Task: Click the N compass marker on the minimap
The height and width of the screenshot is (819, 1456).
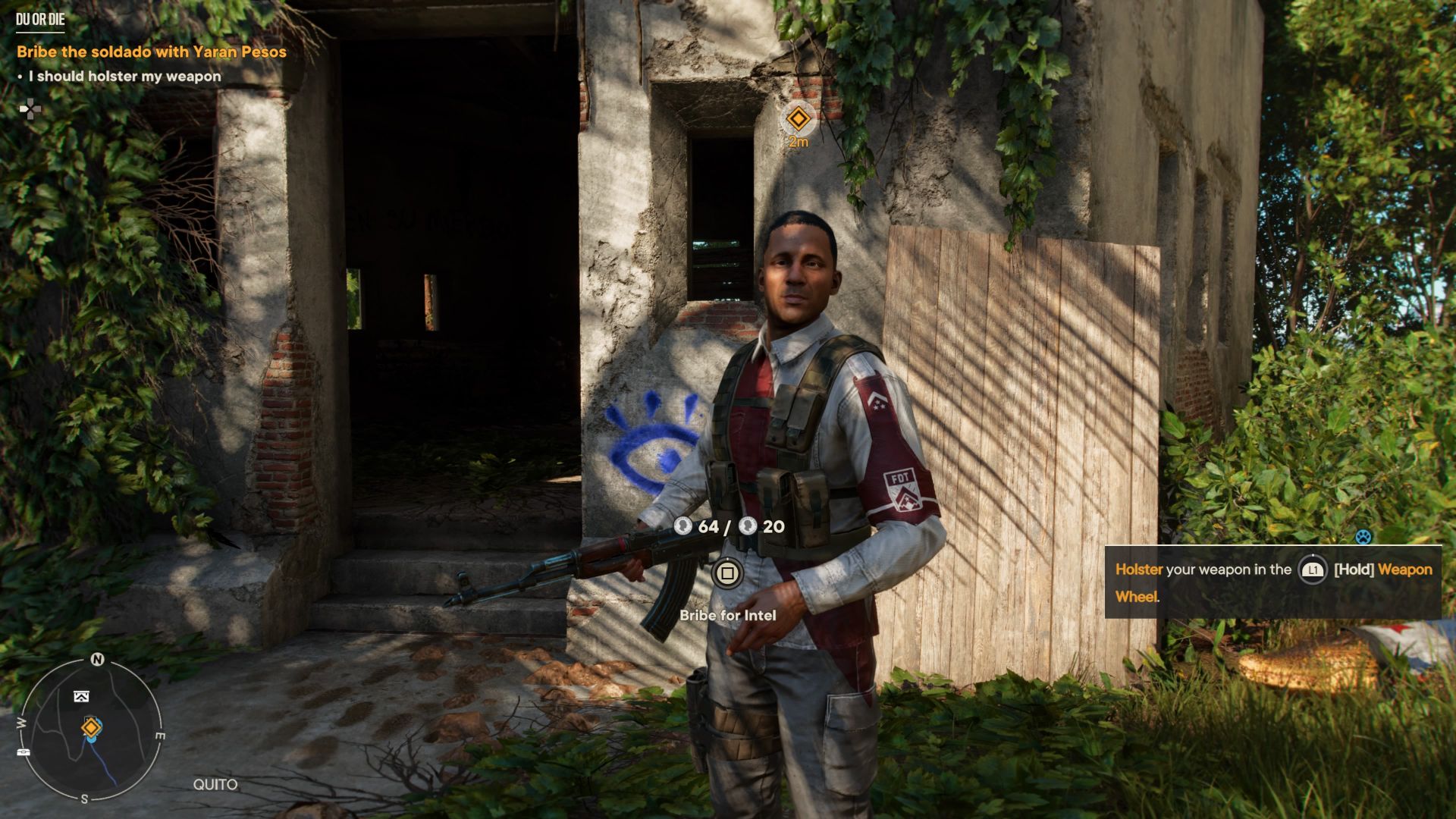Action: click(97, 659)
